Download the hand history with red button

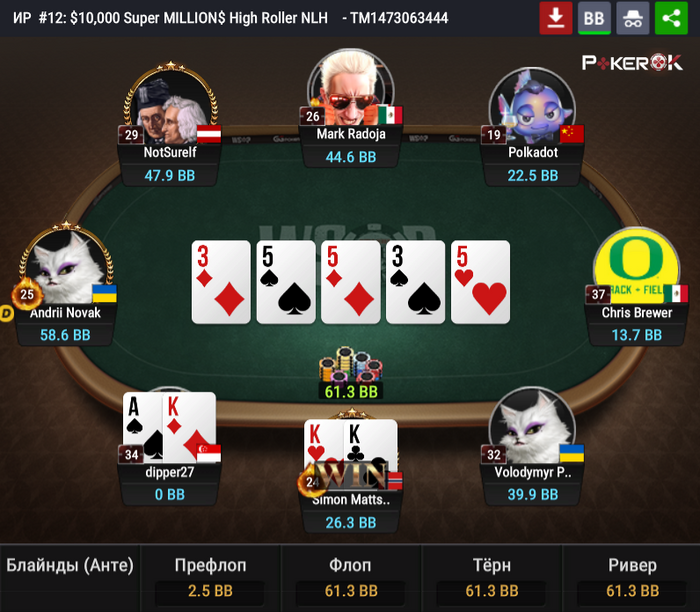[x=555, y=18]
